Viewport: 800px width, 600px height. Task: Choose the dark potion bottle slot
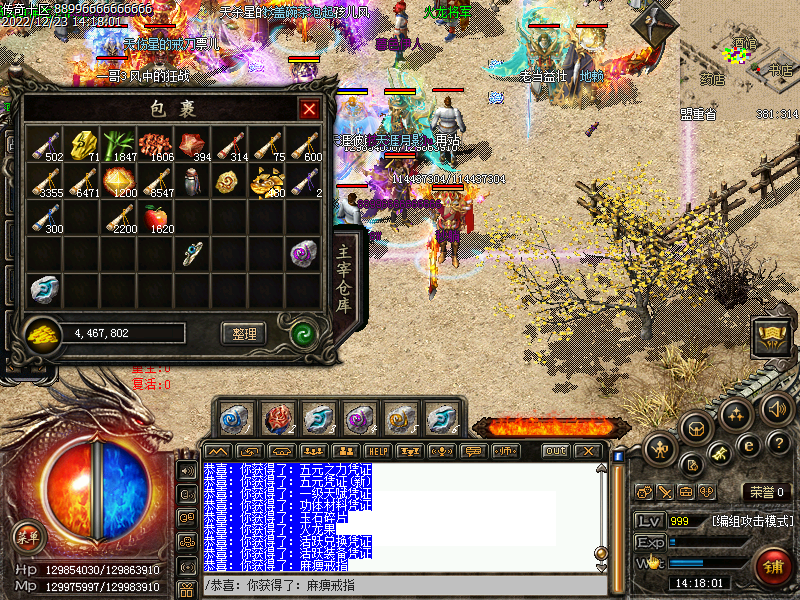tap(192, 180)
